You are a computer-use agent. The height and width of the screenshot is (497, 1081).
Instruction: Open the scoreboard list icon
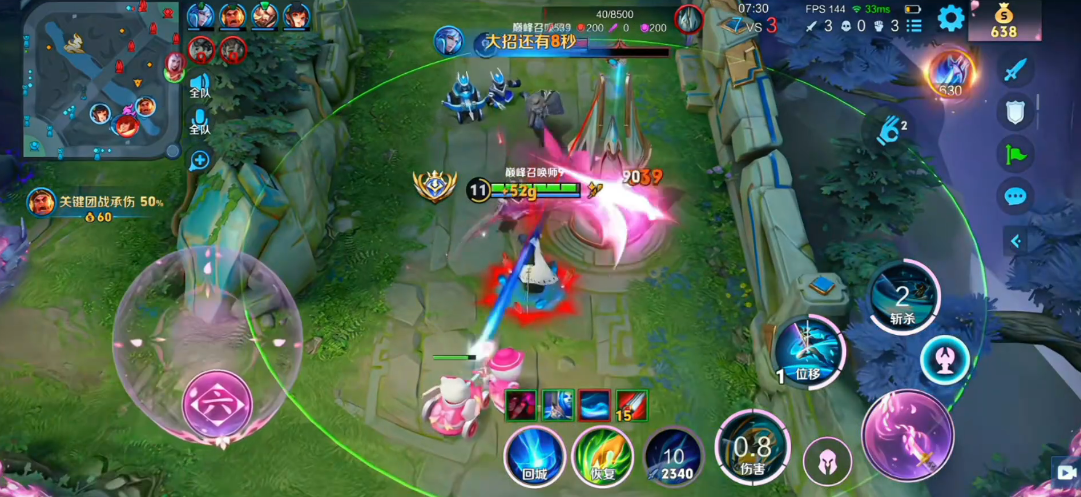(x=914, y=26)
